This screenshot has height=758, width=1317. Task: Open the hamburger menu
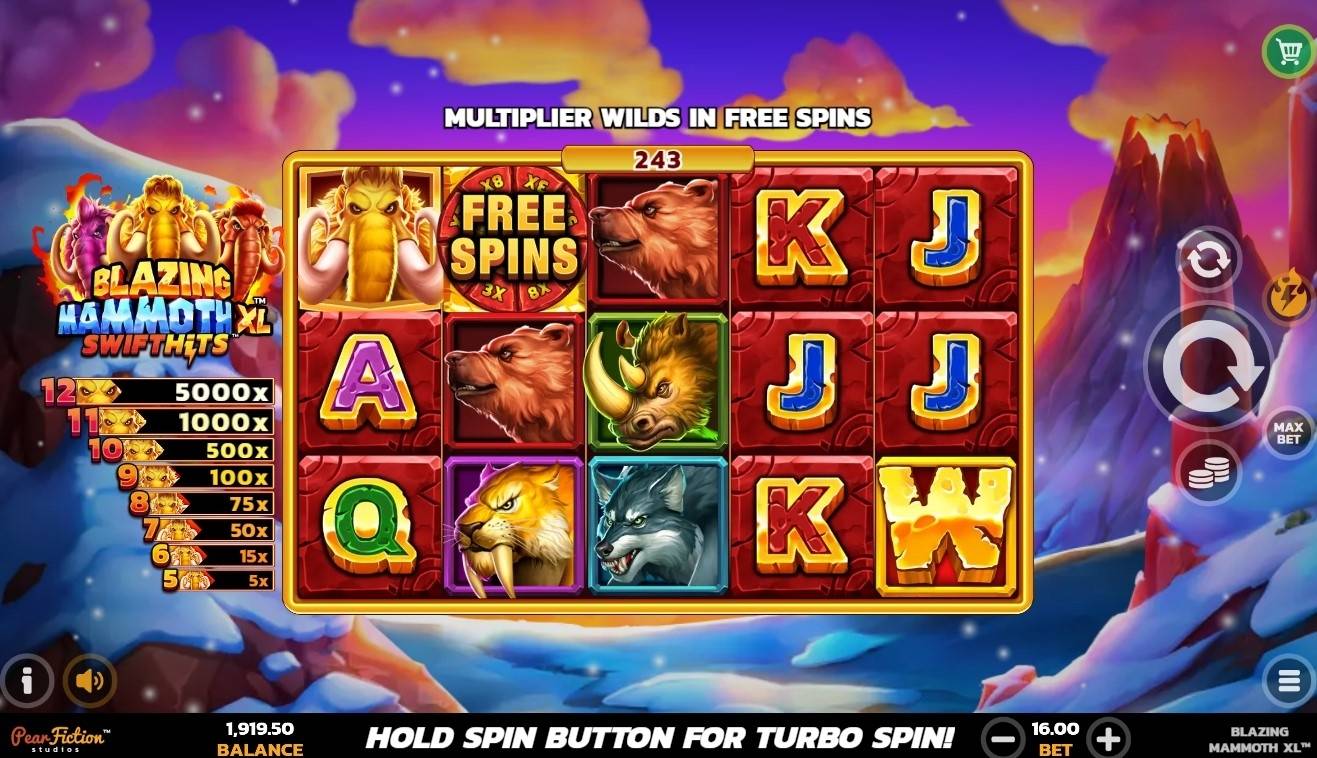pos(1288,682)
